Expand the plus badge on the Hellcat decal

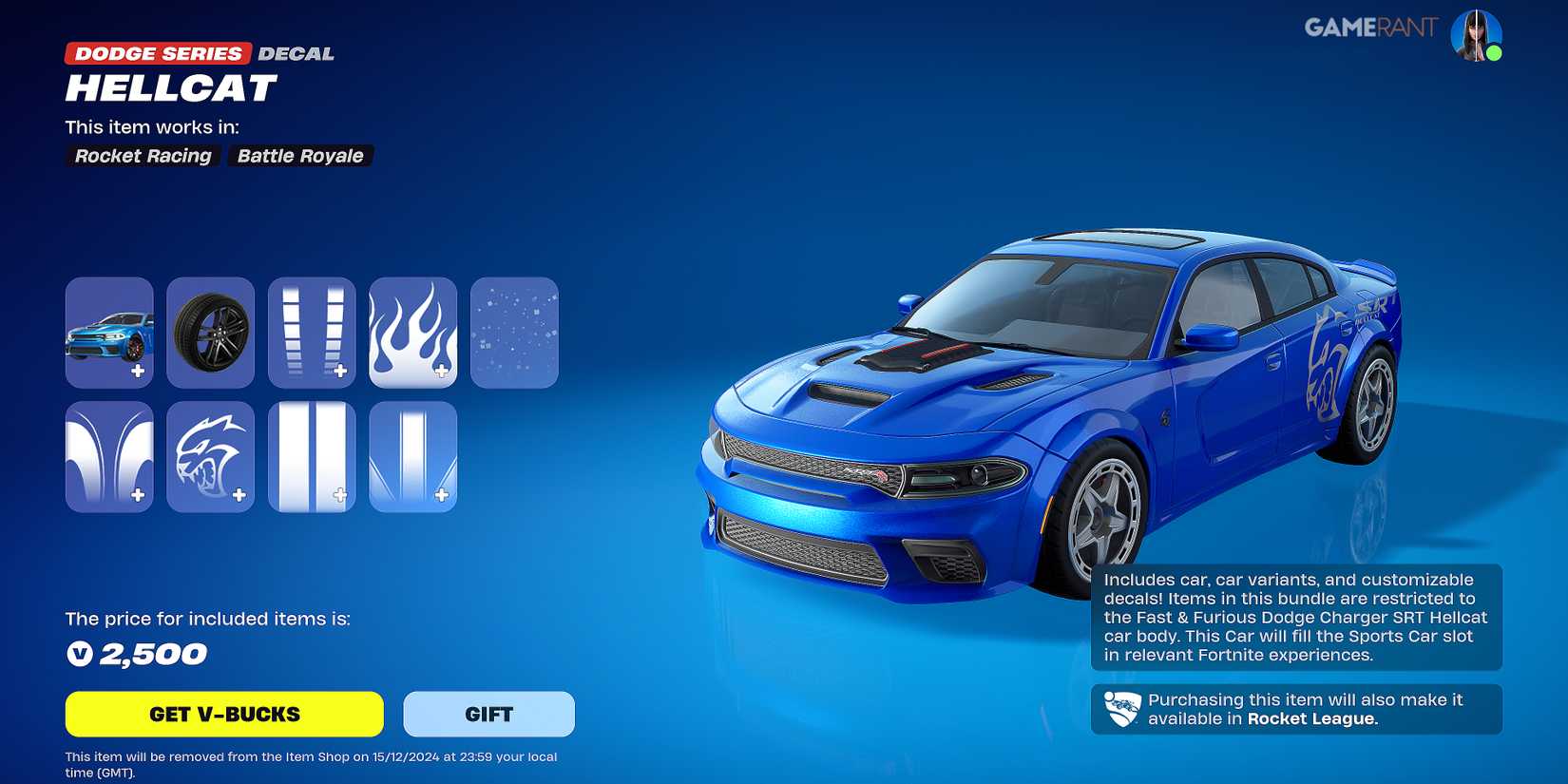pyautogui.click(x=238, y=493)
